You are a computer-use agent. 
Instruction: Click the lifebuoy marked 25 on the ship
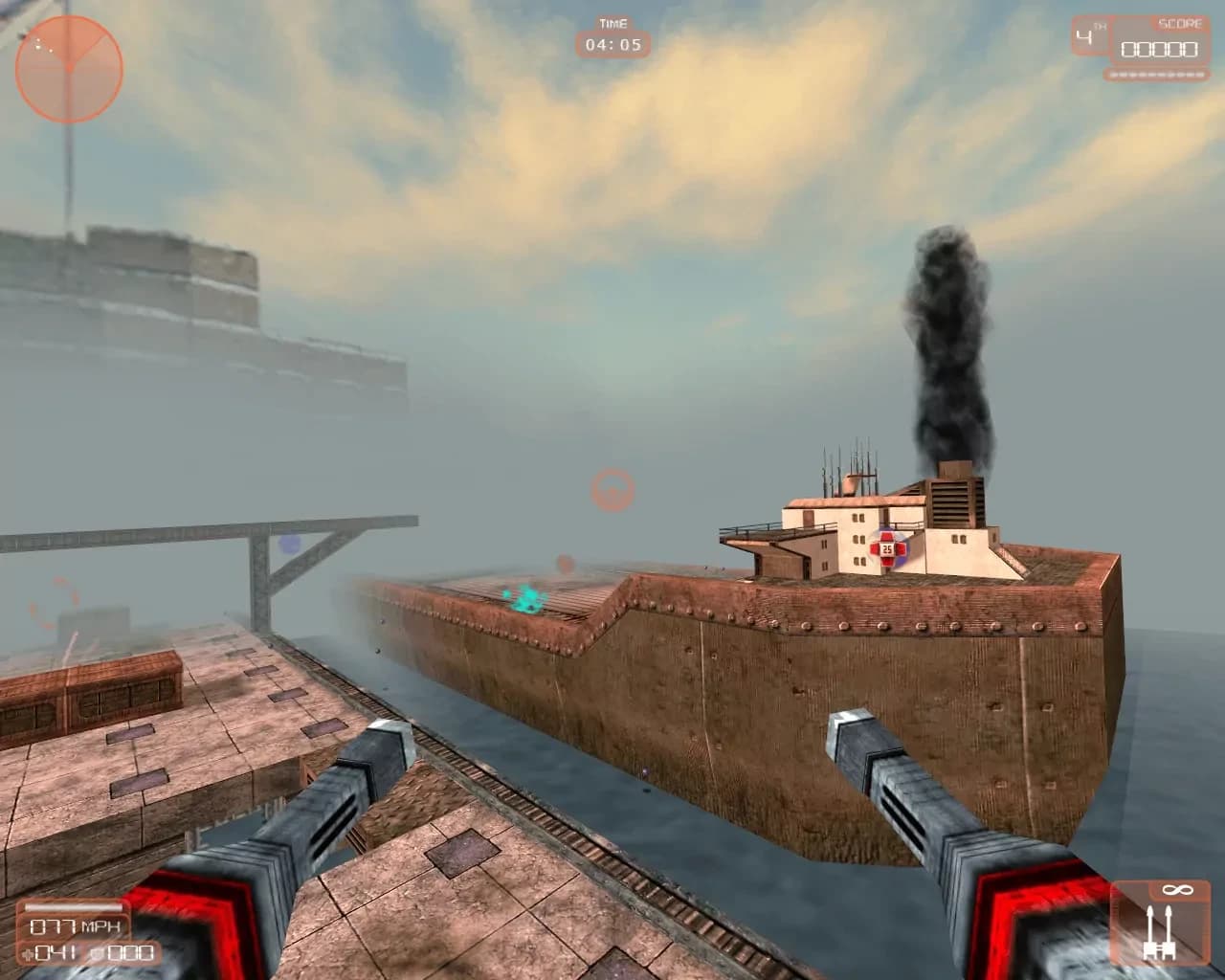[x=889, y=547]
